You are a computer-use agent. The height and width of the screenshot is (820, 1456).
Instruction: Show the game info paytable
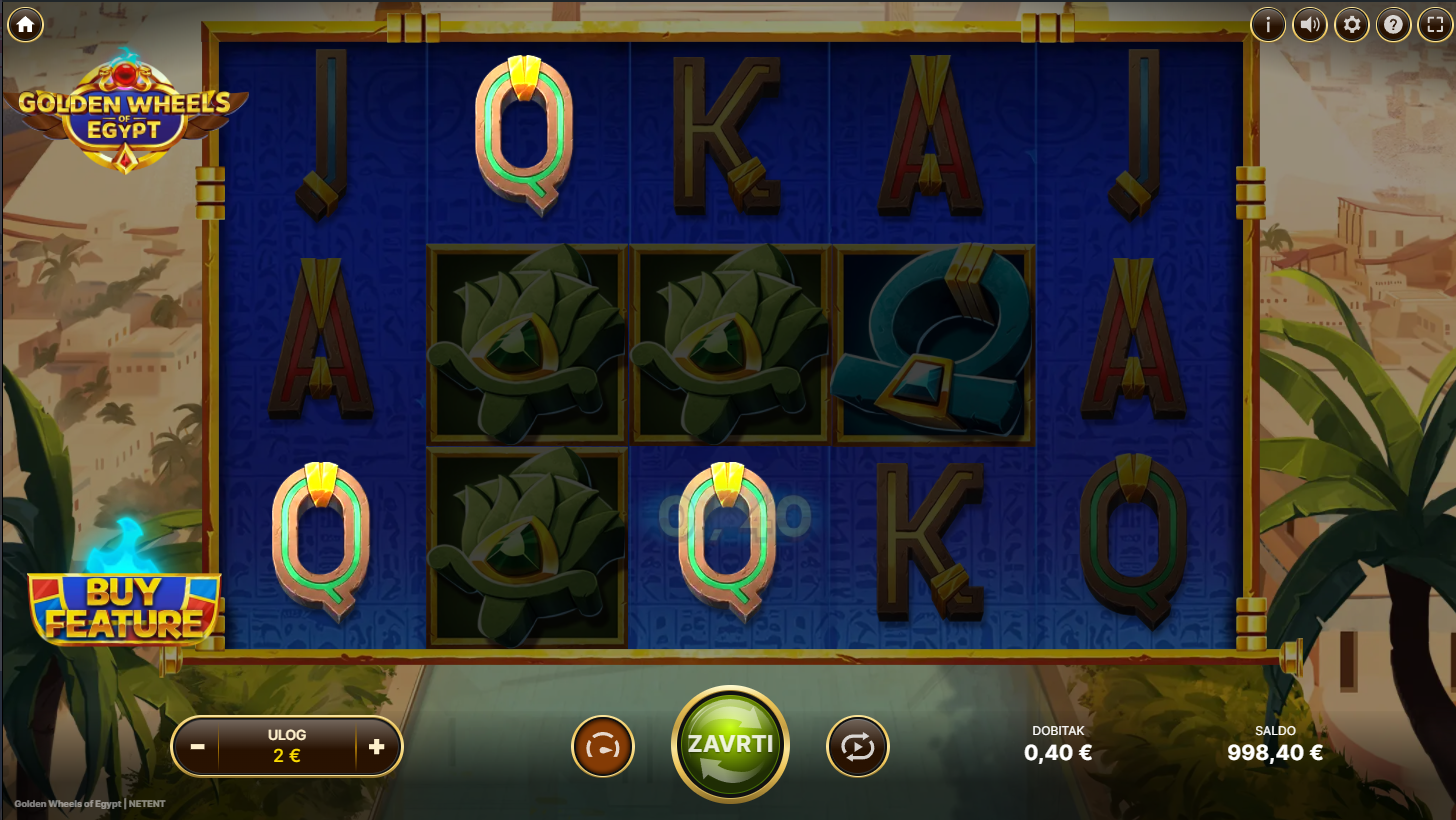click(x=1268, y=25)
